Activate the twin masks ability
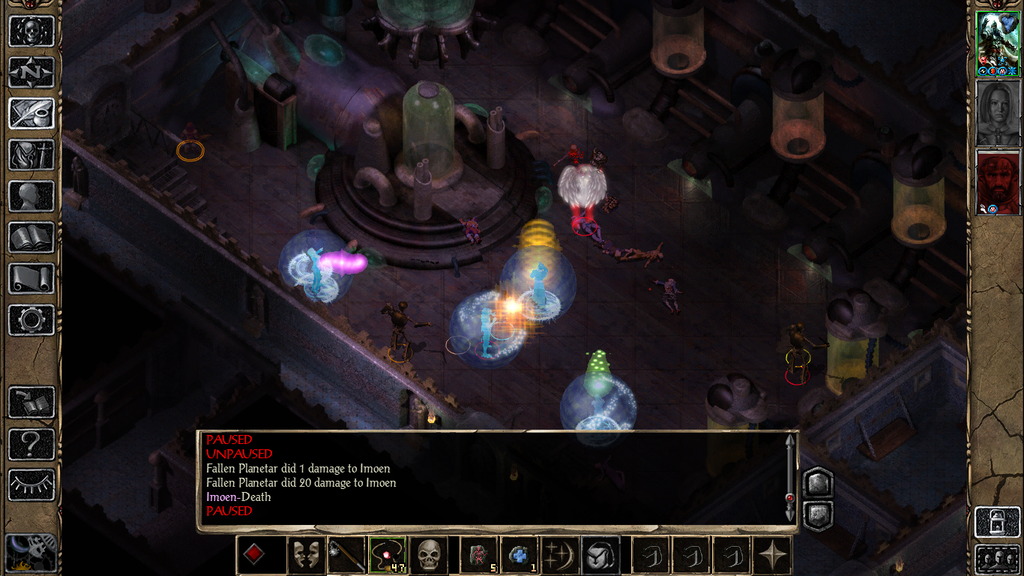 pyautogui.click(x=306, y=555)
